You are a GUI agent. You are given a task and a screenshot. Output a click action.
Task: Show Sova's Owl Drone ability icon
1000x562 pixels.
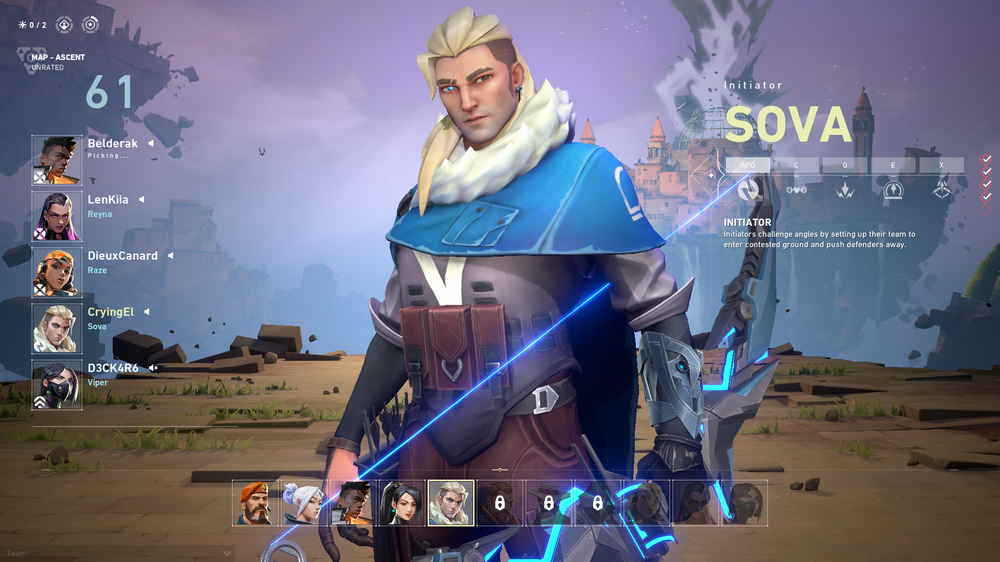pos(796,188)
